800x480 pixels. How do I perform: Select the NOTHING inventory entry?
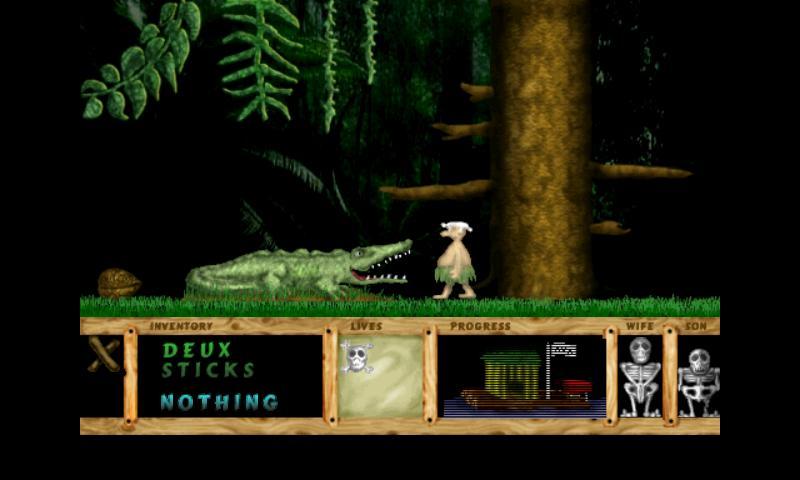219,402
